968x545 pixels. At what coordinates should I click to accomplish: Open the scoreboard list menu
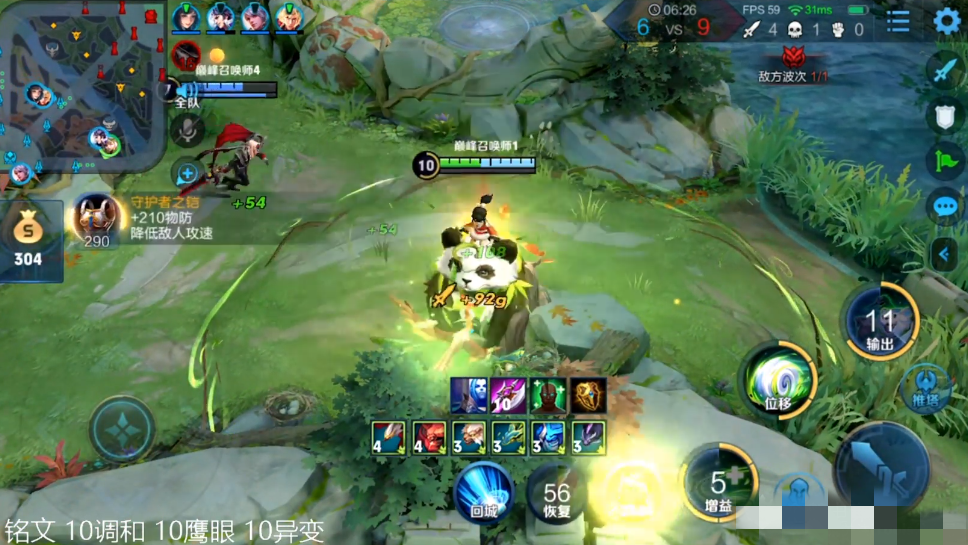[x=899, y=21]
